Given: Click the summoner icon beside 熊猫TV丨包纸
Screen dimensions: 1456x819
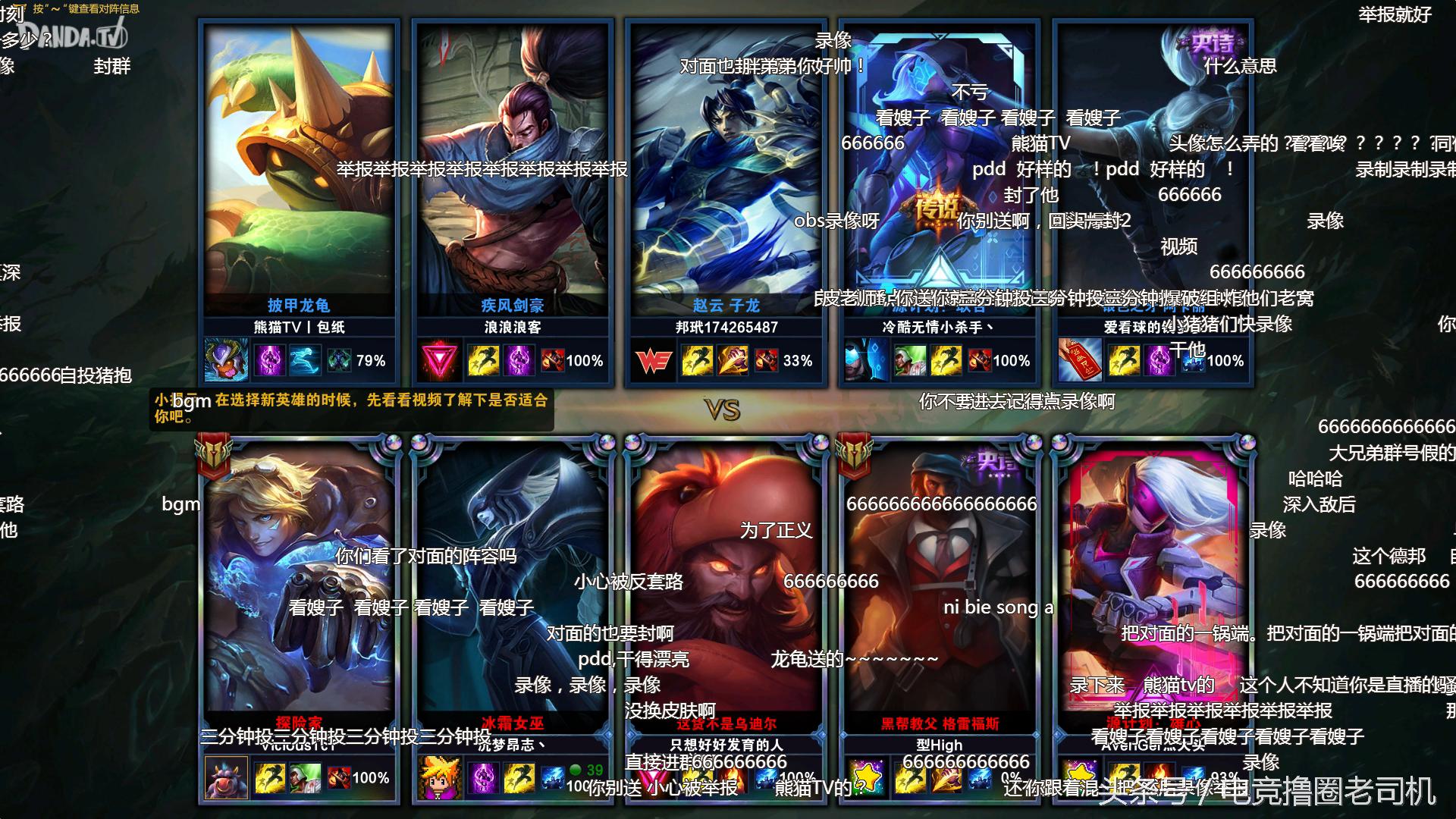Looking at the screenshot, I should point(226,361).
